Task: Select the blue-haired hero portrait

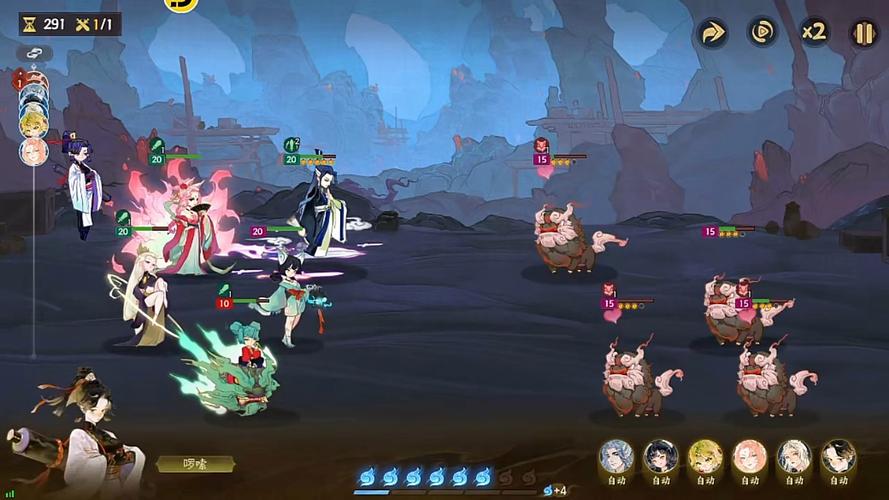Action: point(616,457)
